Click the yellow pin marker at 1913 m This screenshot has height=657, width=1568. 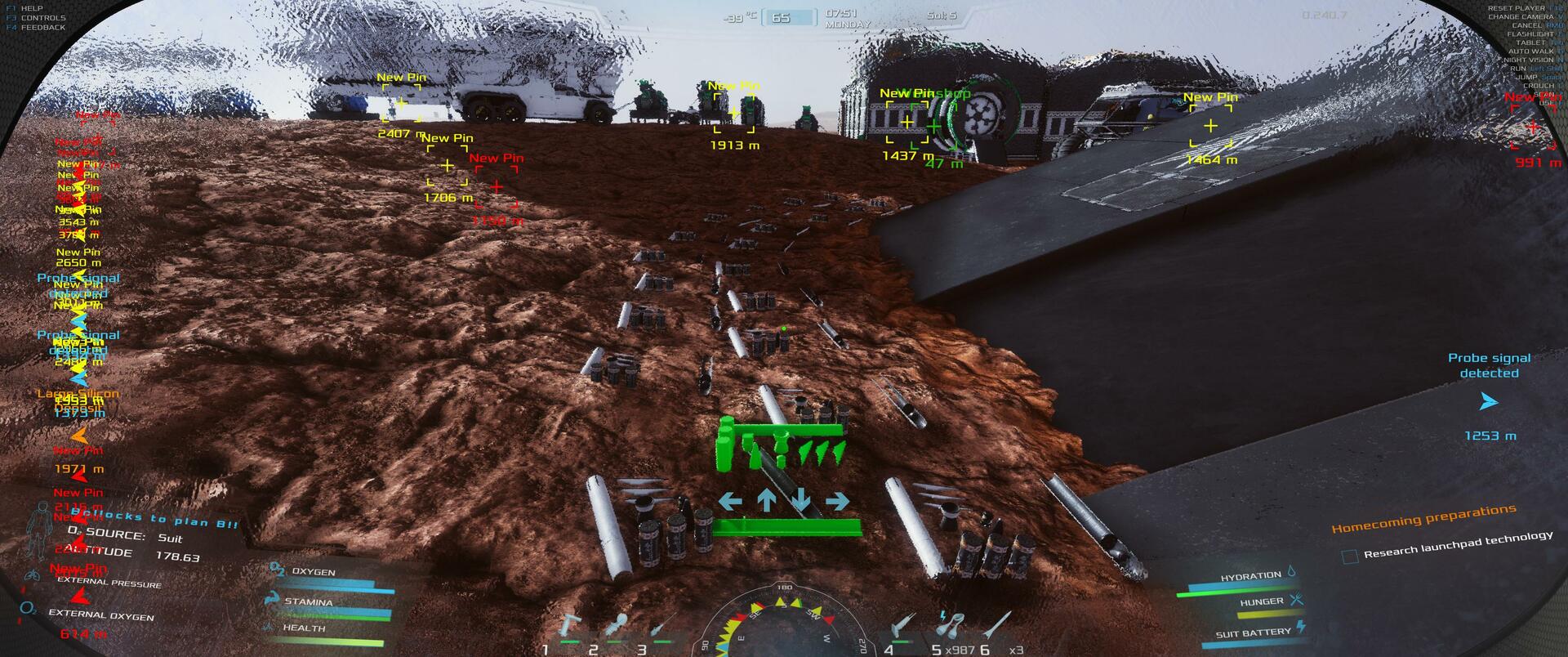(x=733, y=114)
